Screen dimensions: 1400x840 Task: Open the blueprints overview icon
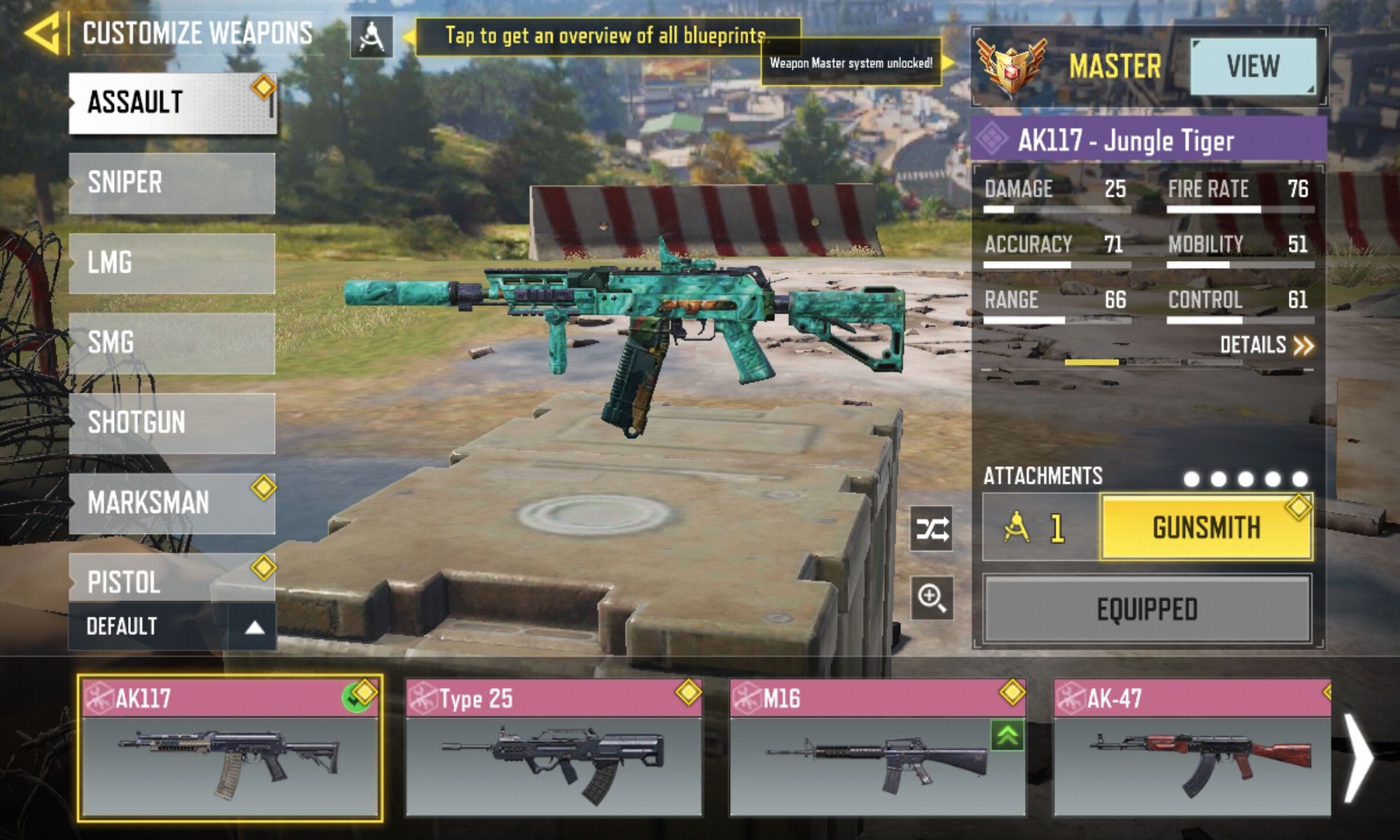(x=371, y=37)
